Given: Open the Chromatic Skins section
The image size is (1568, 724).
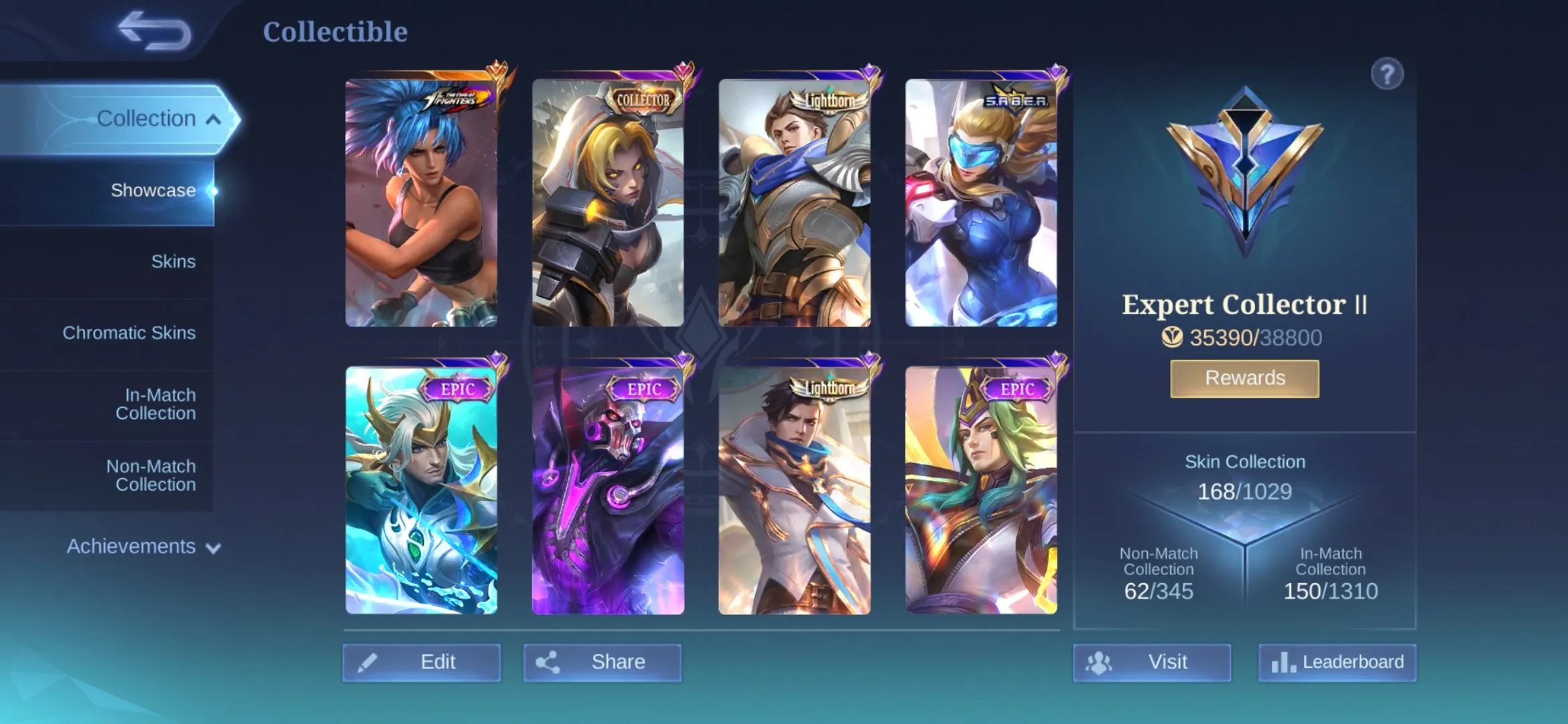Looking at the screenshot, I should click(129, 333).
